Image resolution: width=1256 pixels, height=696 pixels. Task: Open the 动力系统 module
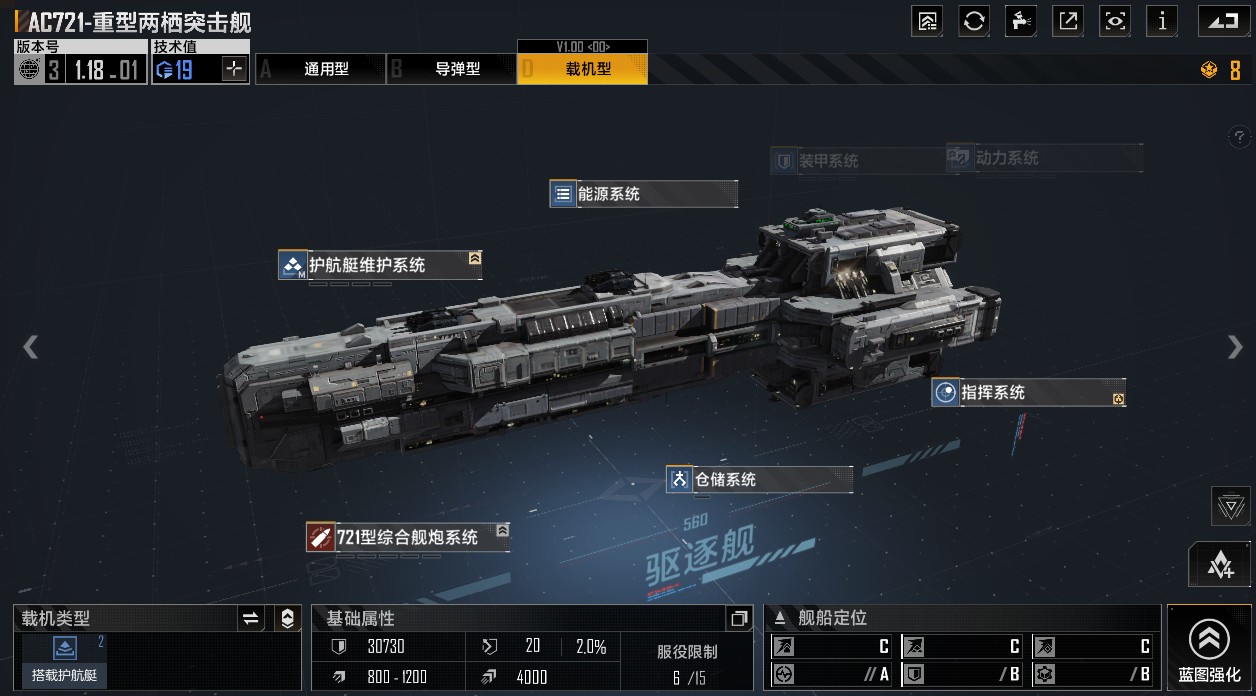pos(1043,158)
